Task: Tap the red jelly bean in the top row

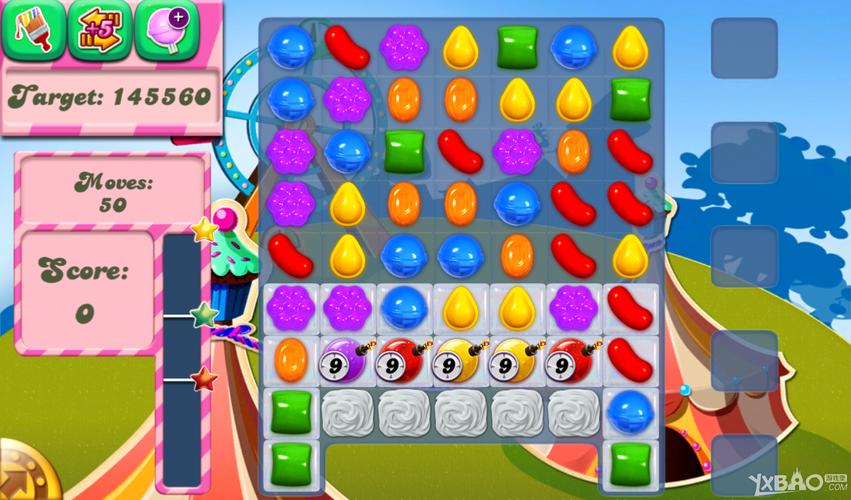Action: pyautogui.click(x=347, y=47)
